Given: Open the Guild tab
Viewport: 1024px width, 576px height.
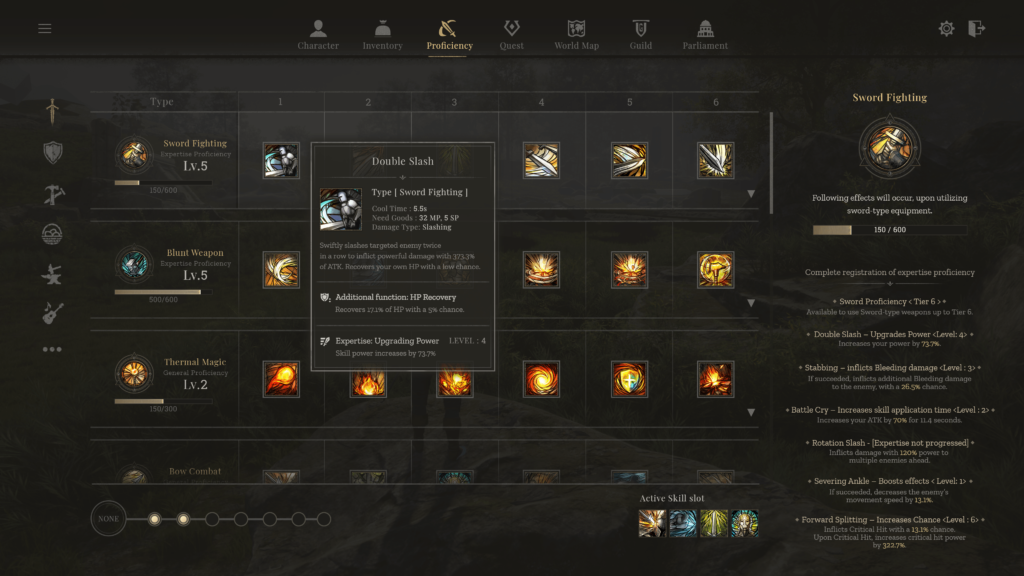Looking at the screenshot, I should click(641, 34).
